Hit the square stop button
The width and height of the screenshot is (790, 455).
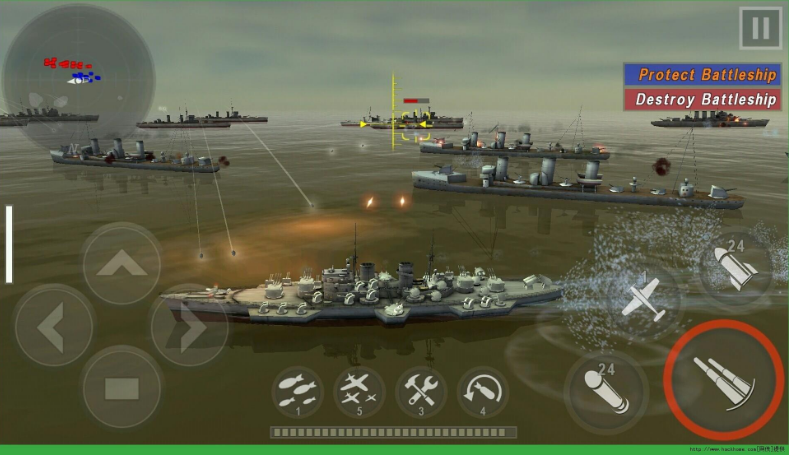(x=121, y=387)
